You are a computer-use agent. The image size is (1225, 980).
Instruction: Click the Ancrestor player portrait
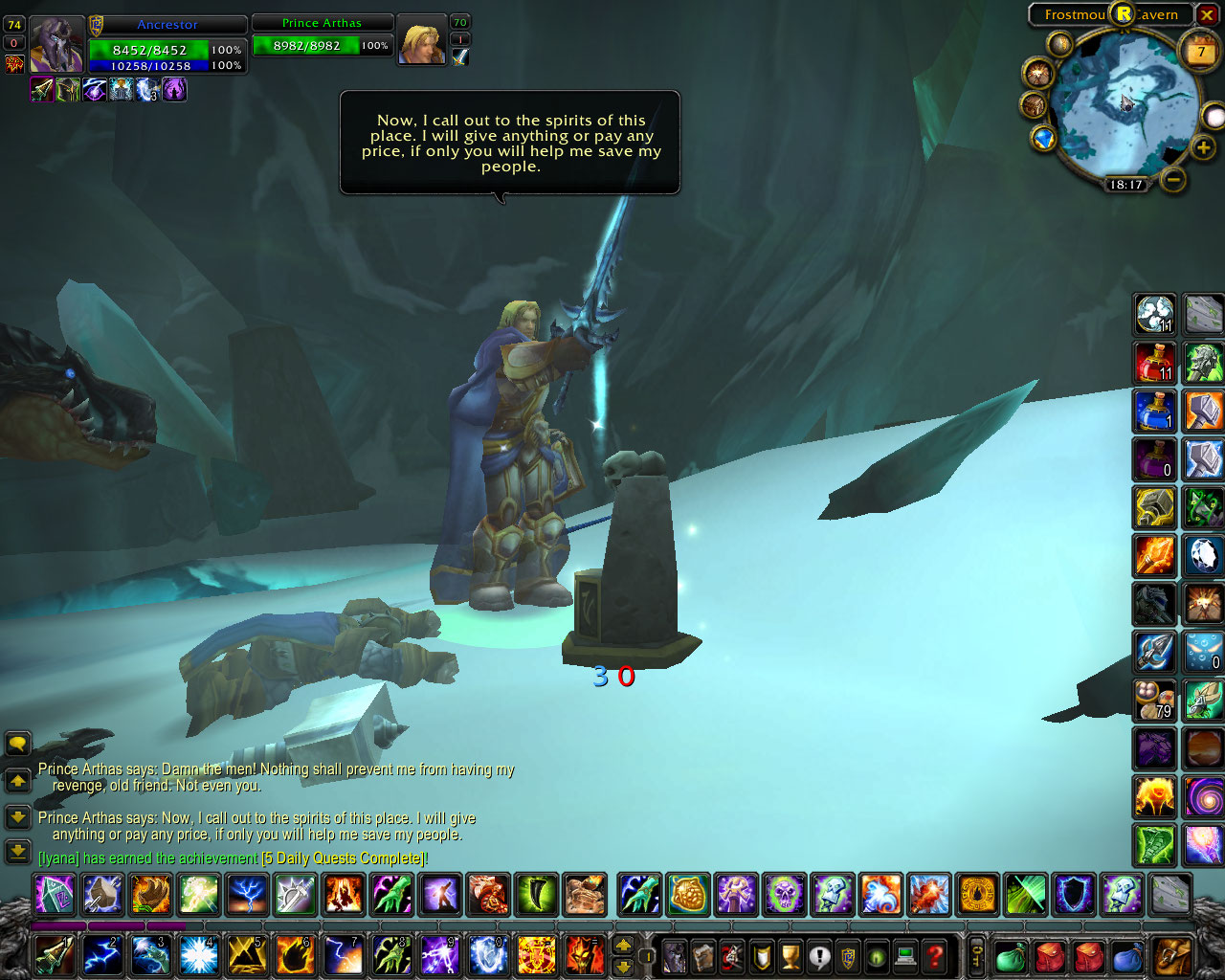[56, 44]
